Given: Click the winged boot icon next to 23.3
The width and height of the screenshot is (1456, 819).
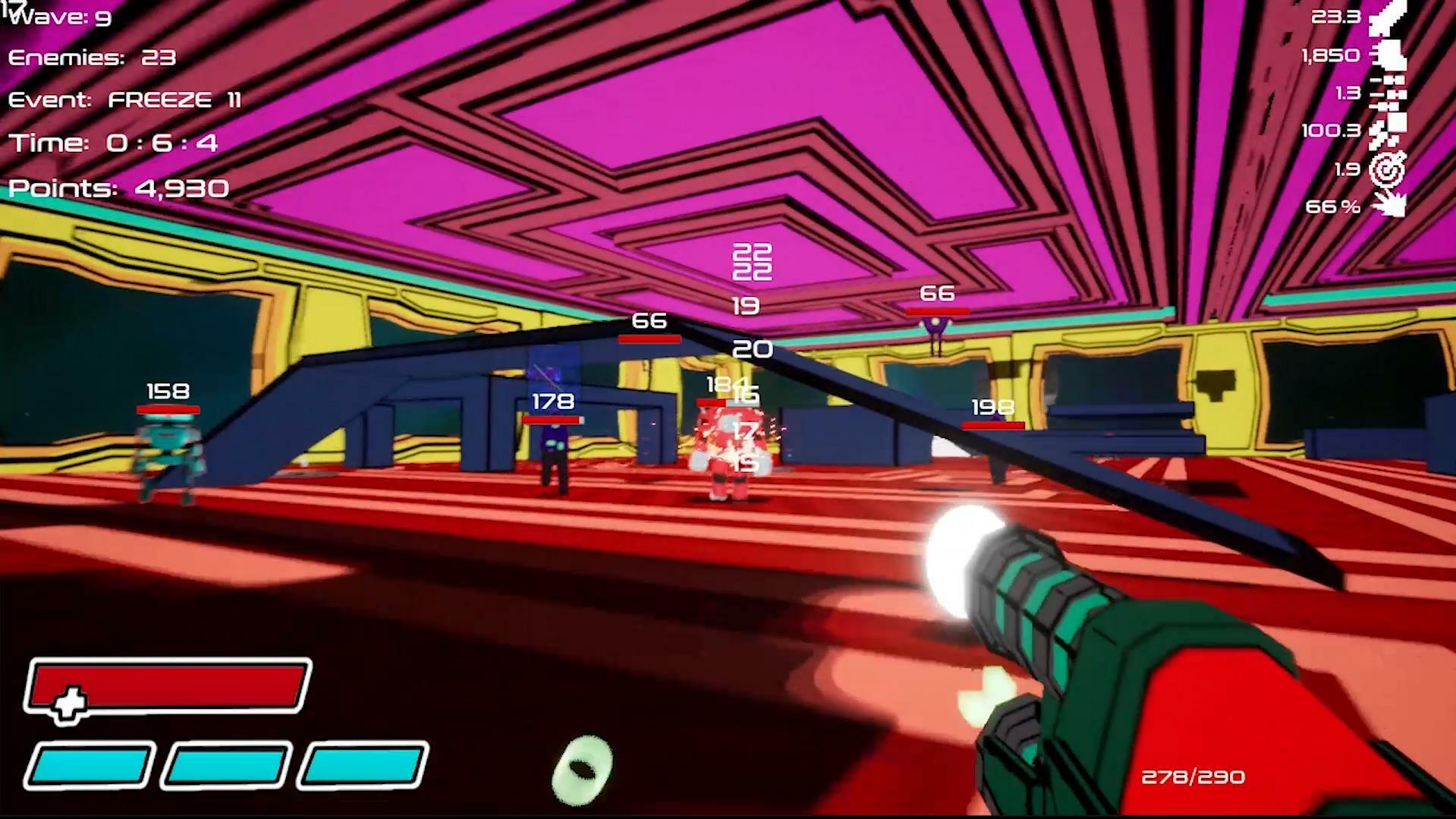Looking at the screenshot, I should (x=1388, y=18).
